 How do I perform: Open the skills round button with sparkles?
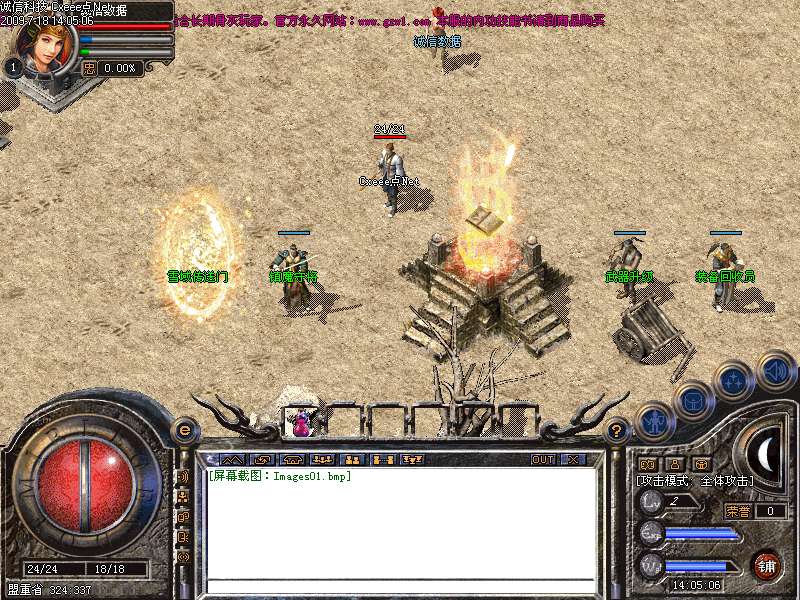(733, 381)
